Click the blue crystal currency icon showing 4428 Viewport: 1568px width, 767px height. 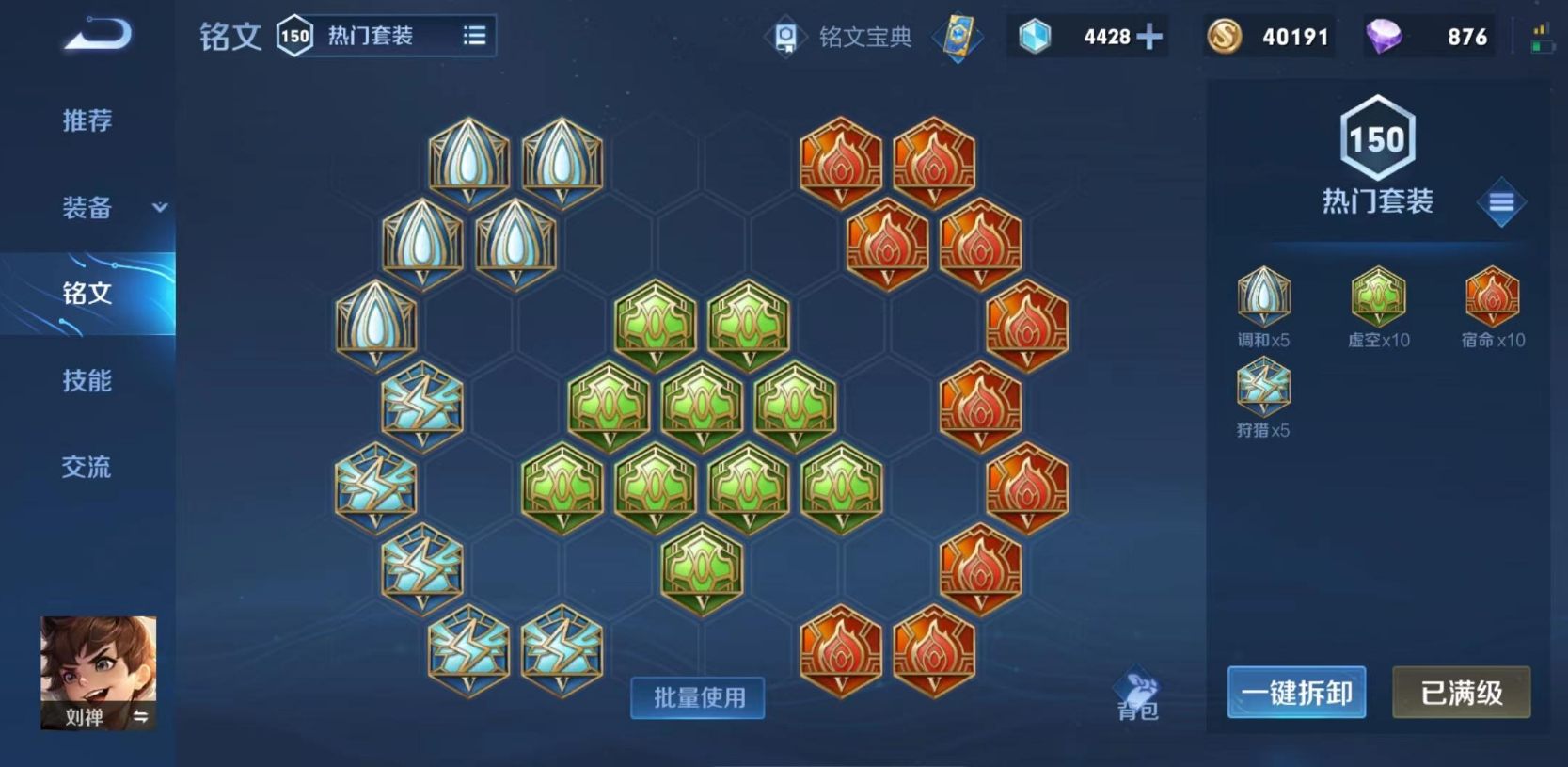tap(1037, 36)
